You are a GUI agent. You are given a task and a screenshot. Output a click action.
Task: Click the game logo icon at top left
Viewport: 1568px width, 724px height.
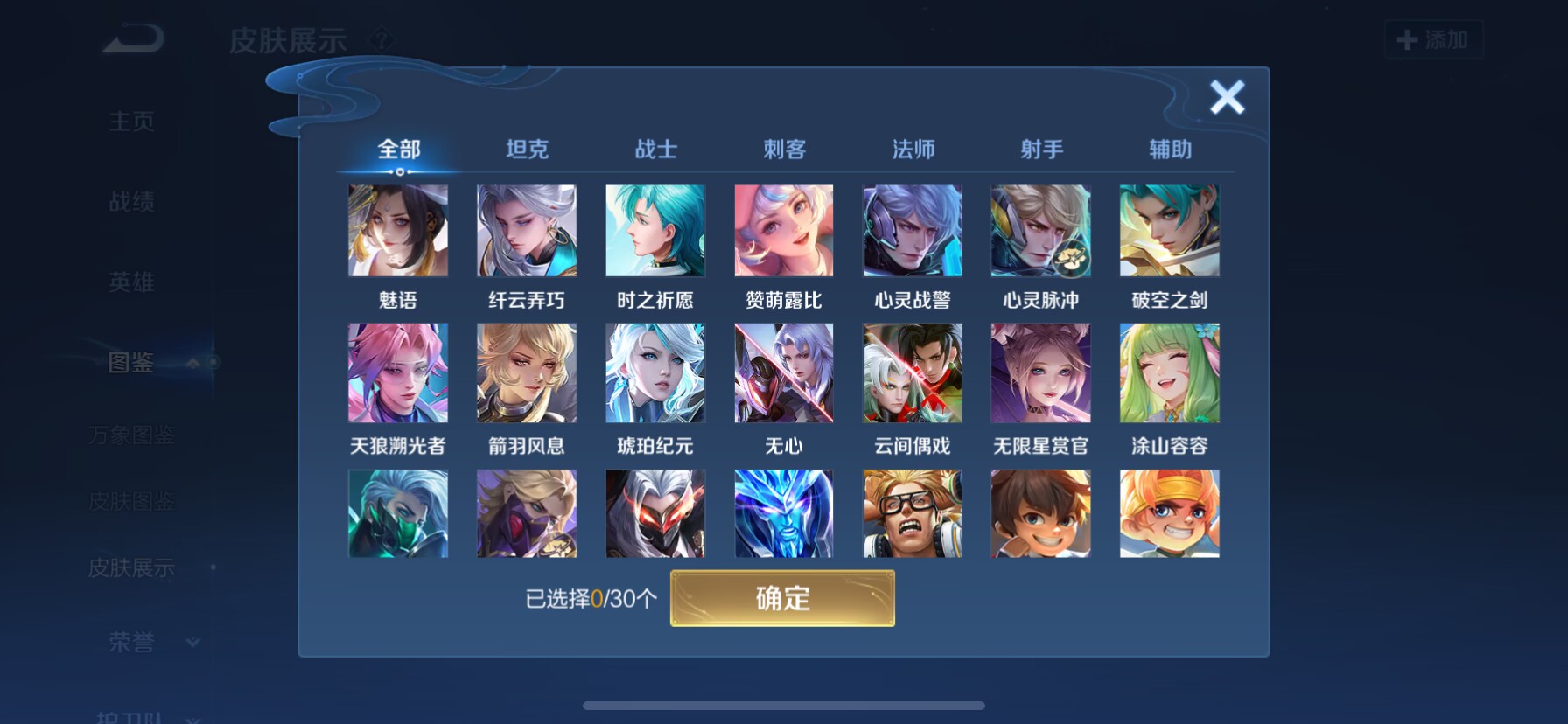pos(133,37)
